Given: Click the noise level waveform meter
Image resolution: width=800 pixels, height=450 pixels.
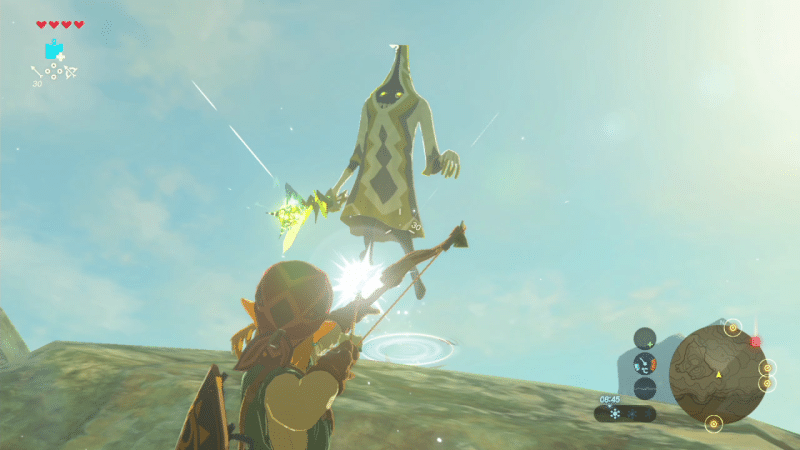Looking at the screenshot, I should click(x=645, y=388).
